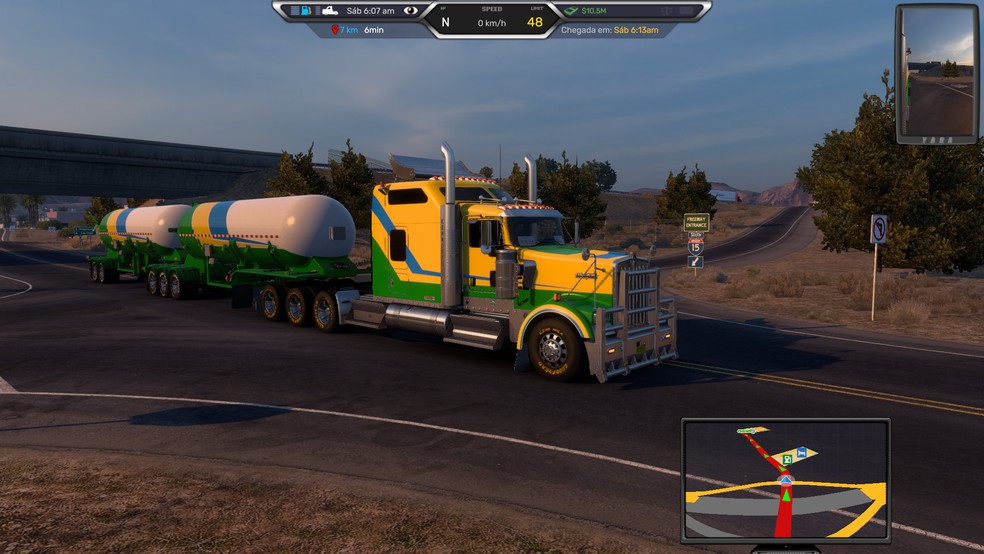Screen dimensions: 984x554
Task: Click the red destination pin icon
Action: click(335, 30)
